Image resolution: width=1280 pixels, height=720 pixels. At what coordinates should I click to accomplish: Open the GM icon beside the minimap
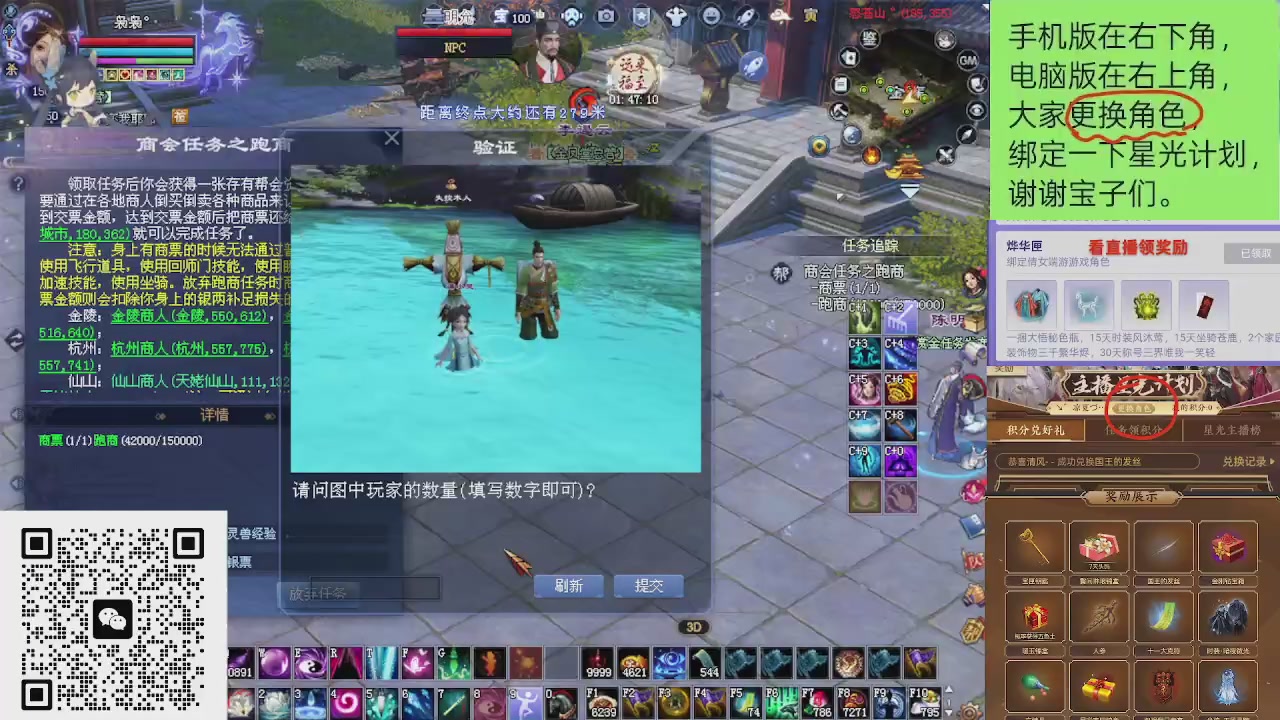coord(967,60)
